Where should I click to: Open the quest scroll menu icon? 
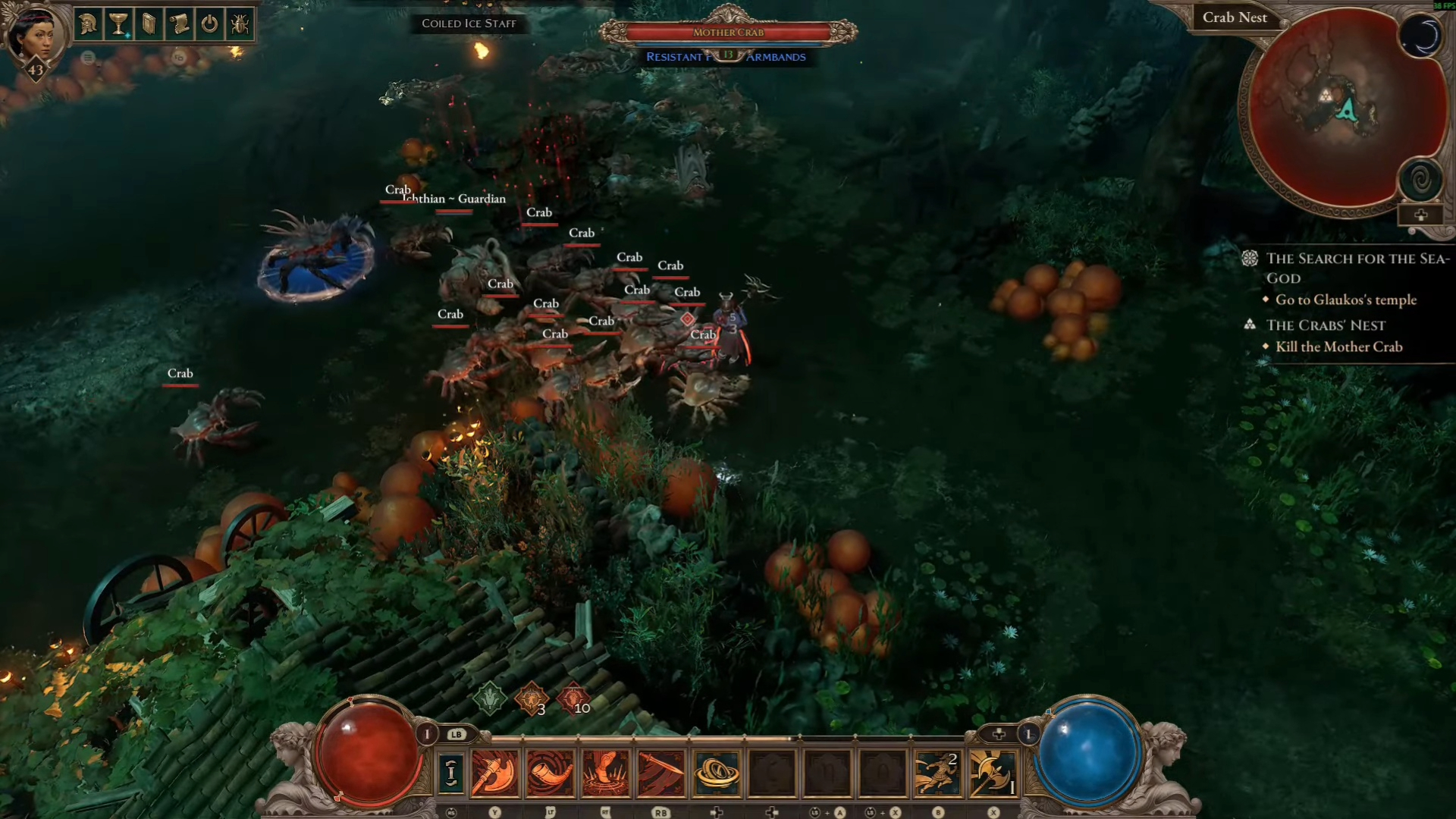tap(179, 24)
